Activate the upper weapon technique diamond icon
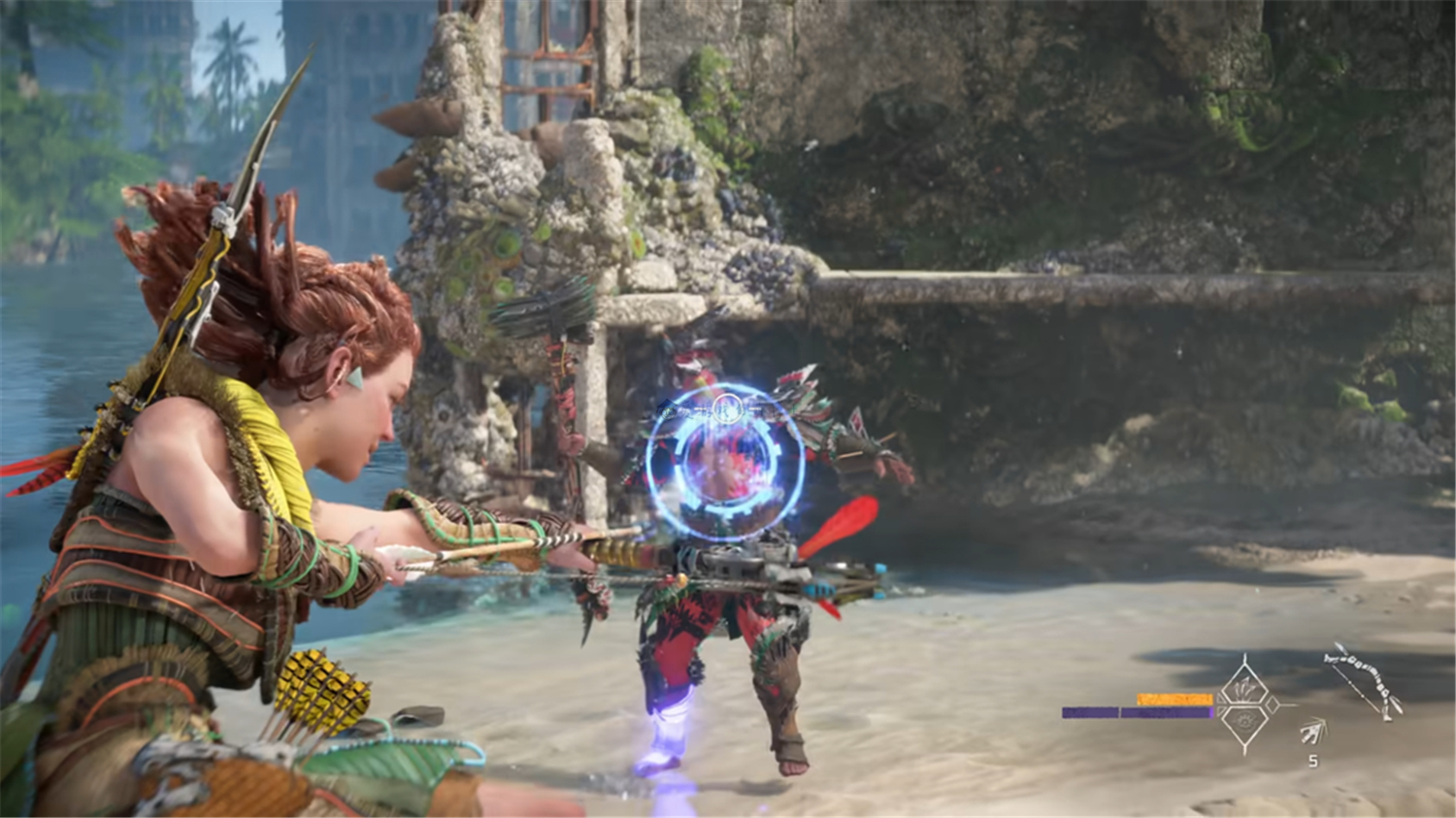 click(x=1245, y=687)
